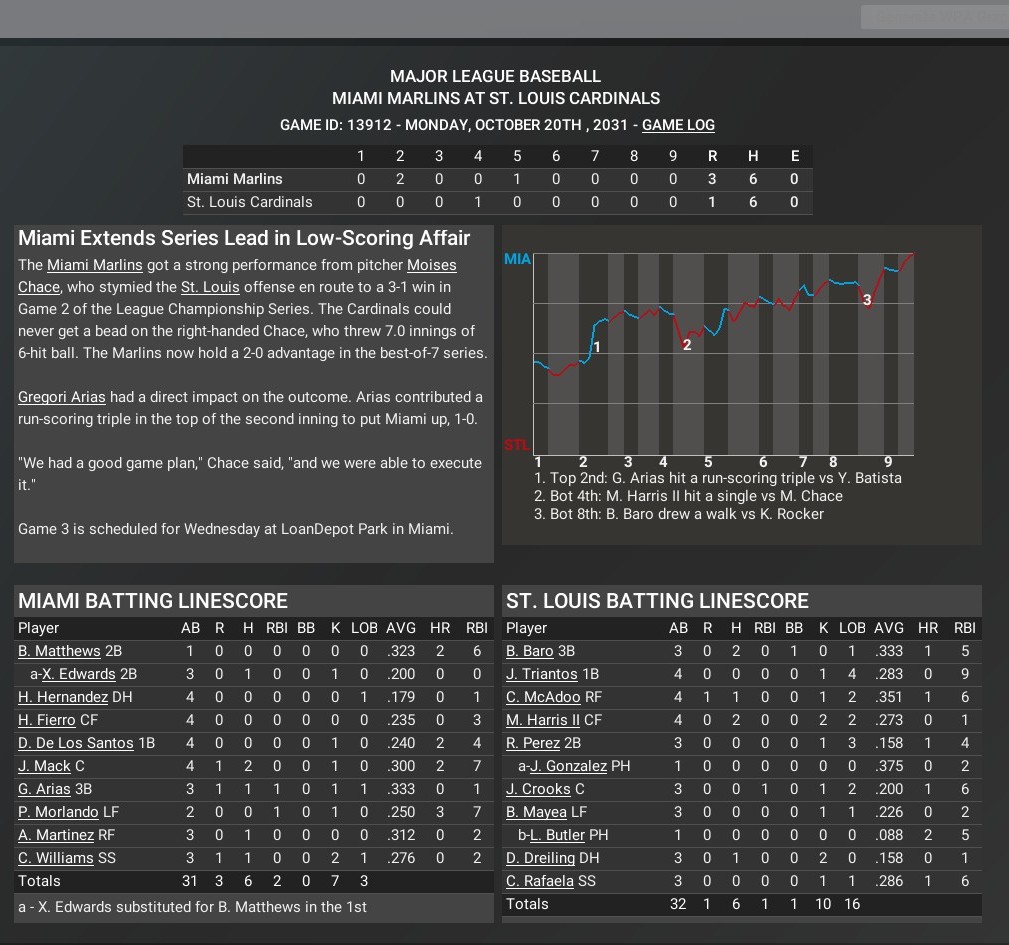Open C. Rafaela shortstop page
Screen dimensions: 1009x945
(x=540, y=881)
